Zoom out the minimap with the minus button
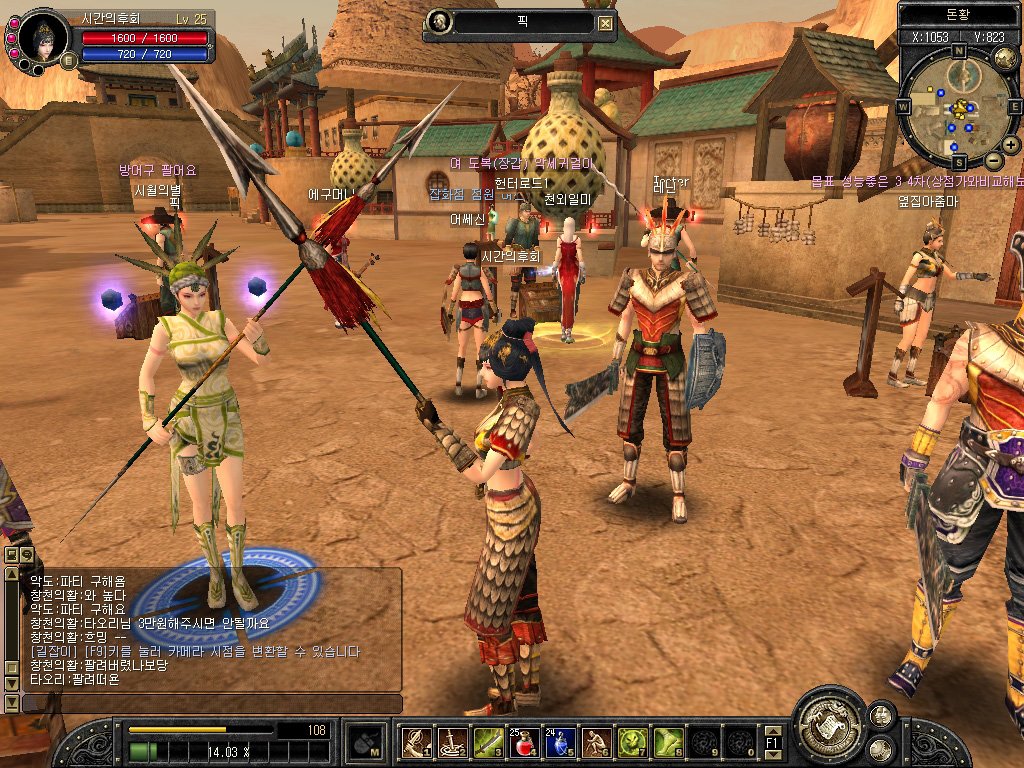Viewport: 1024px width, 768px height. point(993,160)
